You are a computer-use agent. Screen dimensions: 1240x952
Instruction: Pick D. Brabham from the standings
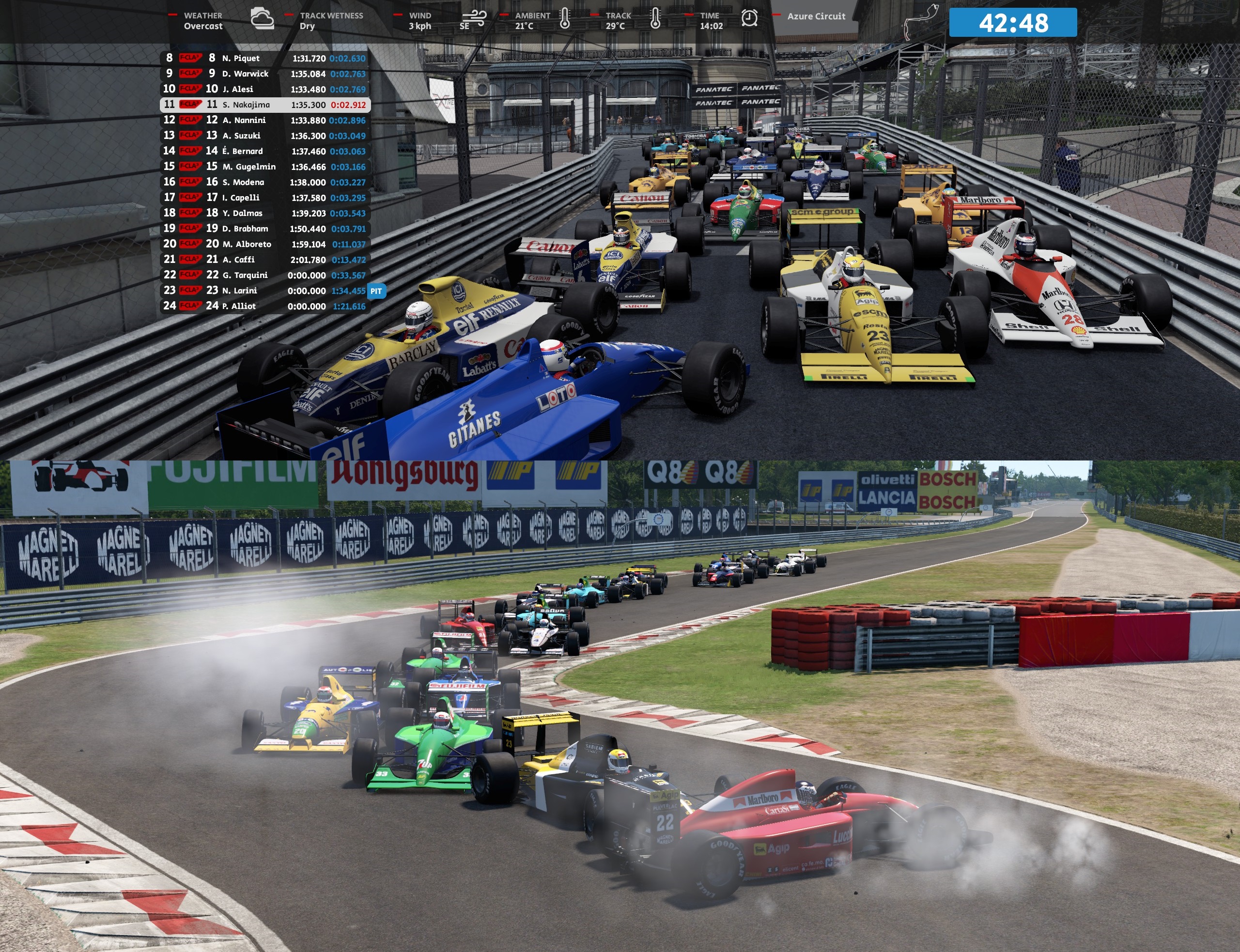point(265,229)
